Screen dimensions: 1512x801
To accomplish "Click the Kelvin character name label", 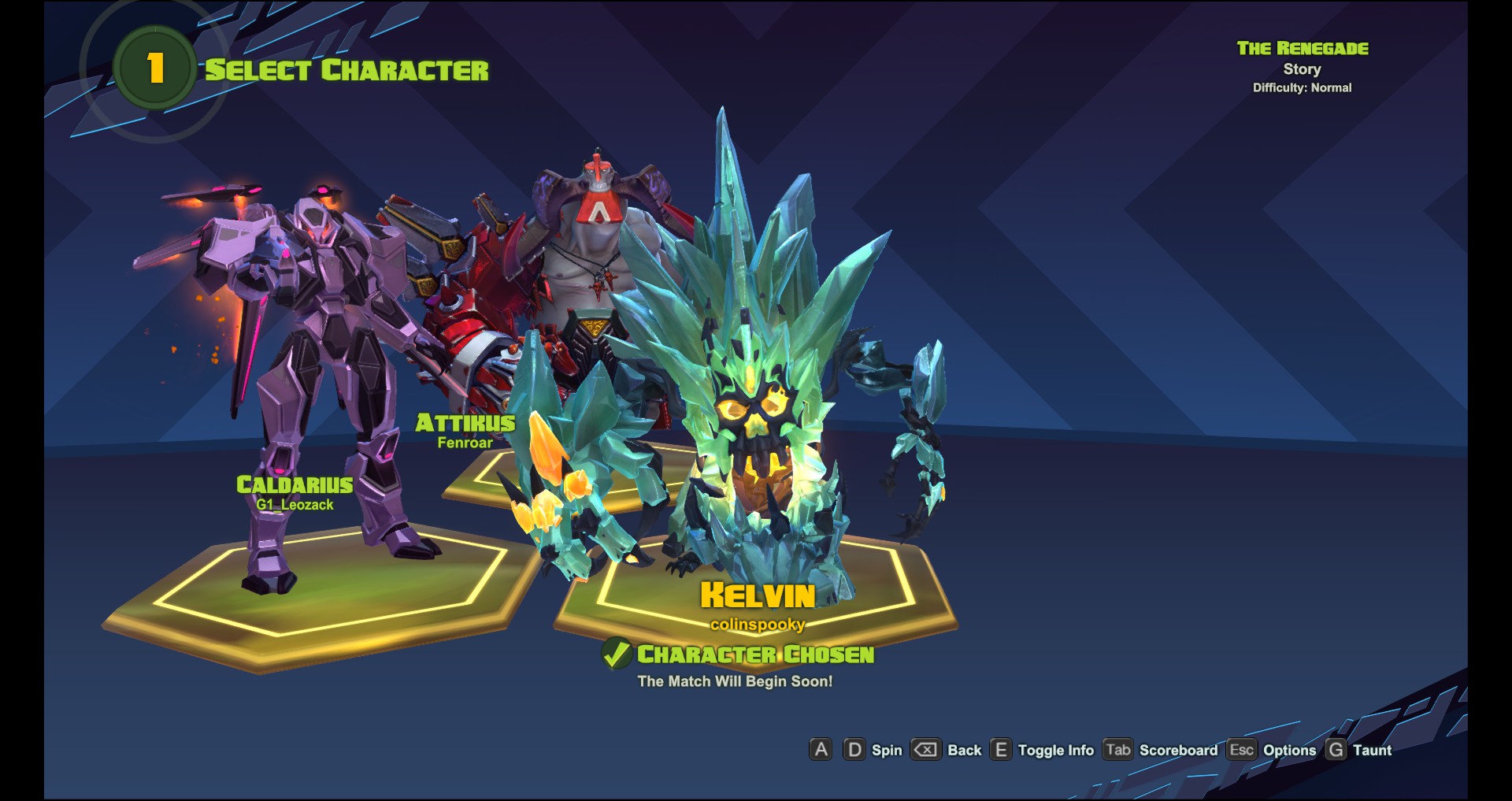I will 758,595.
